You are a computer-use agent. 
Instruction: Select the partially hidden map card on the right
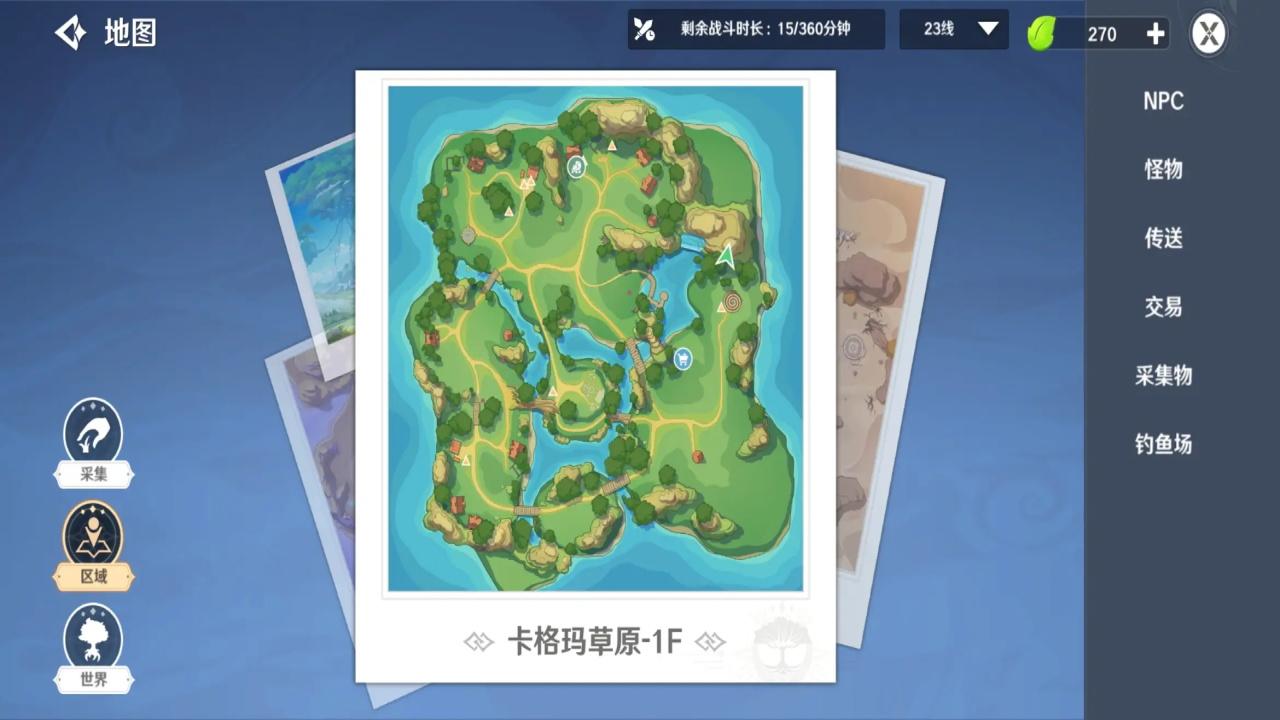[890, 350]
